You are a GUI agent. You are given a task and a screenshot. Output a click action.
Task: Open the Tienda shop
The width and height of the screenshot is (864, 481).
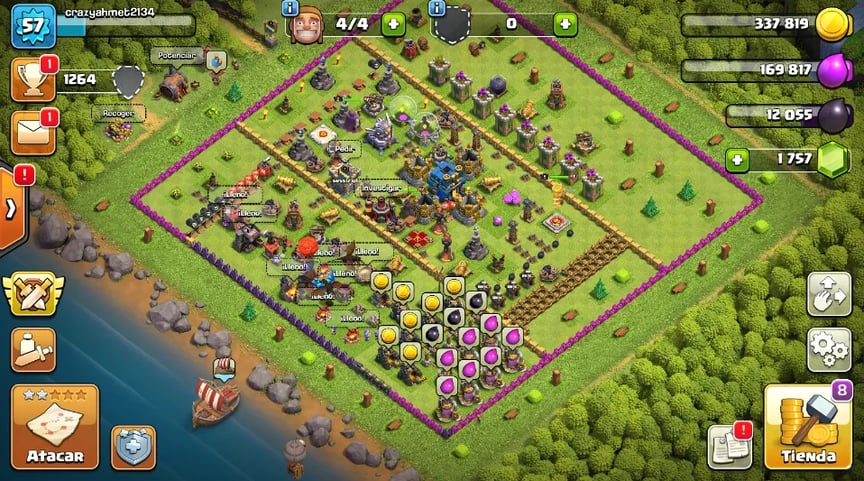click(x=807, y=427)
